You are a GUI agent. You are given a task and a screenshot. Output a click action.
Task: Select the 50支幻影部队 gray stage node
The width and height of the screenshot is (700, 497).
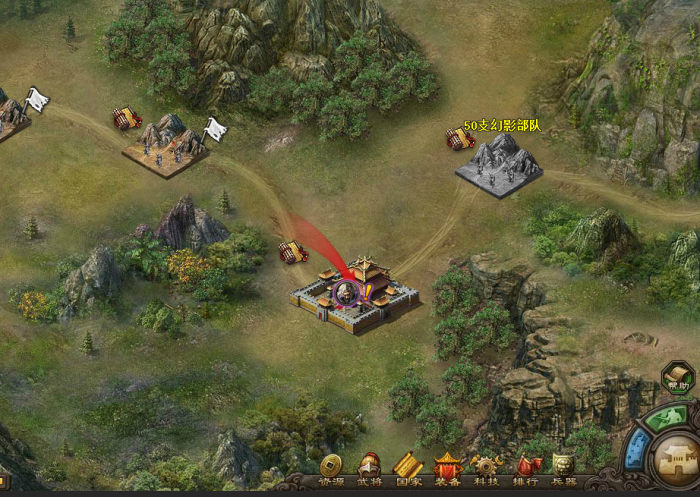tap(499, 162)
